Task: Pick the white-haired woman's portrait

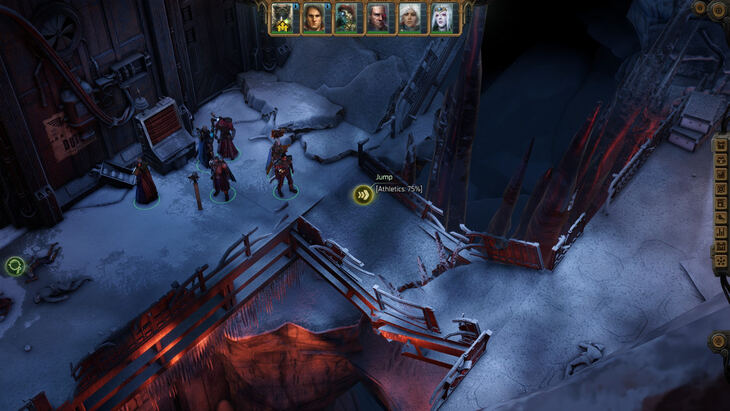Action: [x=410, y=18]
